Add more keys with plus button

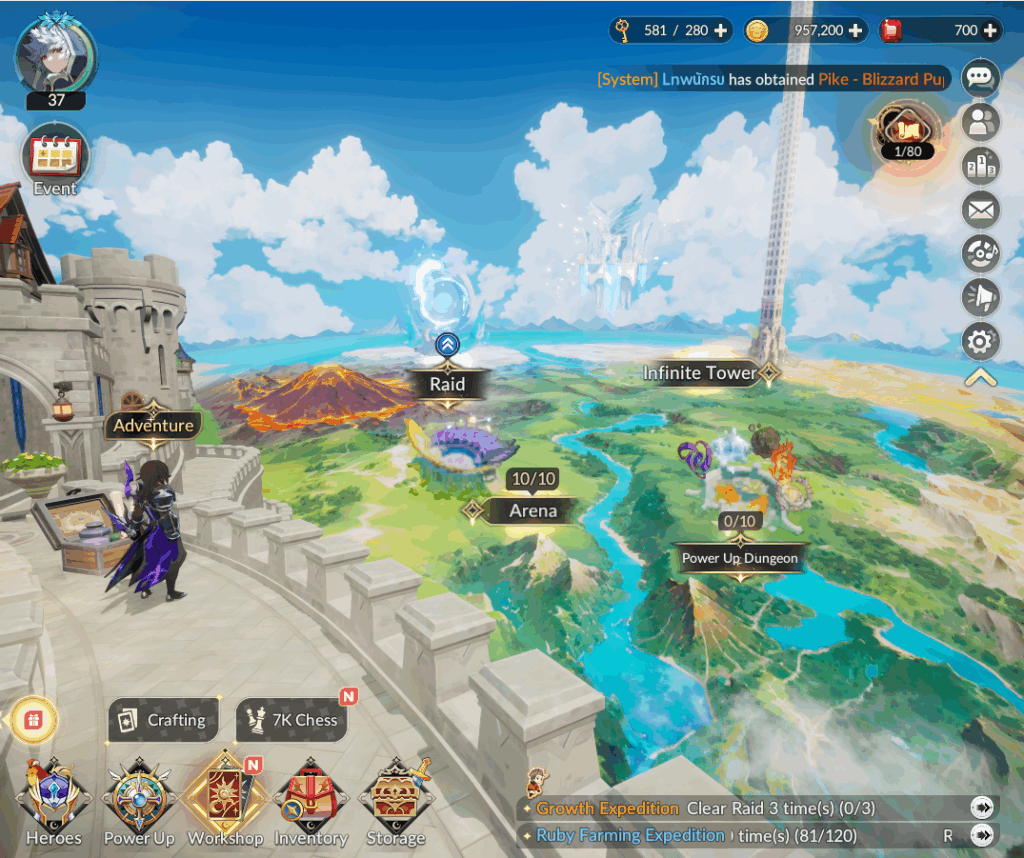pos(720,31)
